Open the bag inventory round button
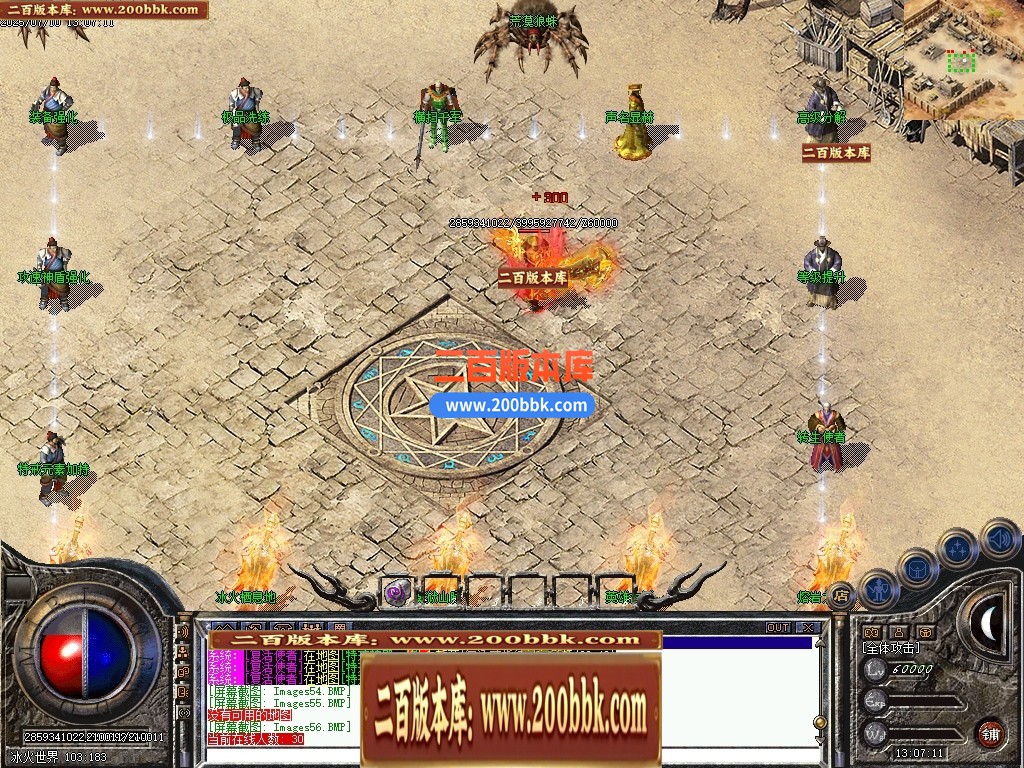Viewport: 1024px width, 768px height. pos(917,568)
